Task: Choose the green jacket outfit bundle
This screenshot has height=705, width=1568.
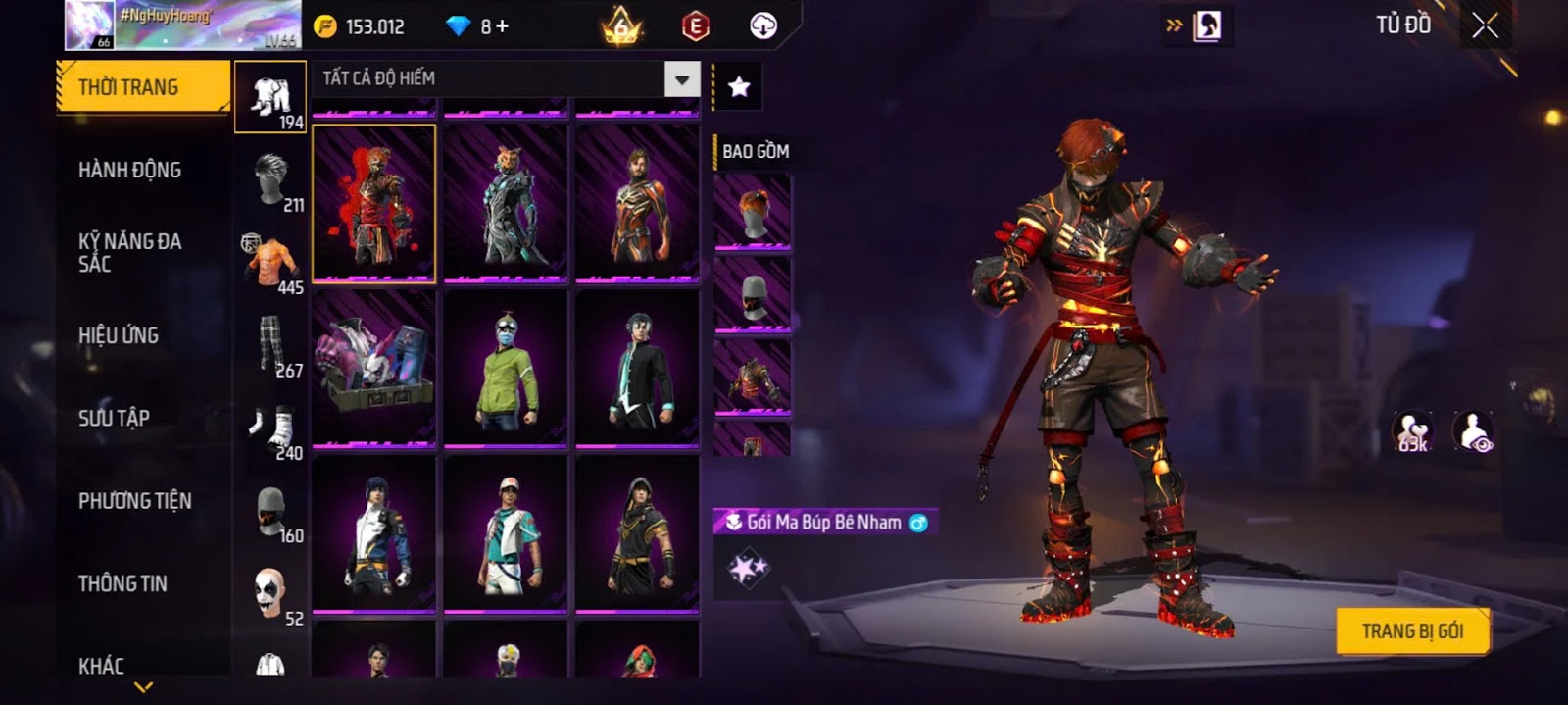Action: pos(506,369)
